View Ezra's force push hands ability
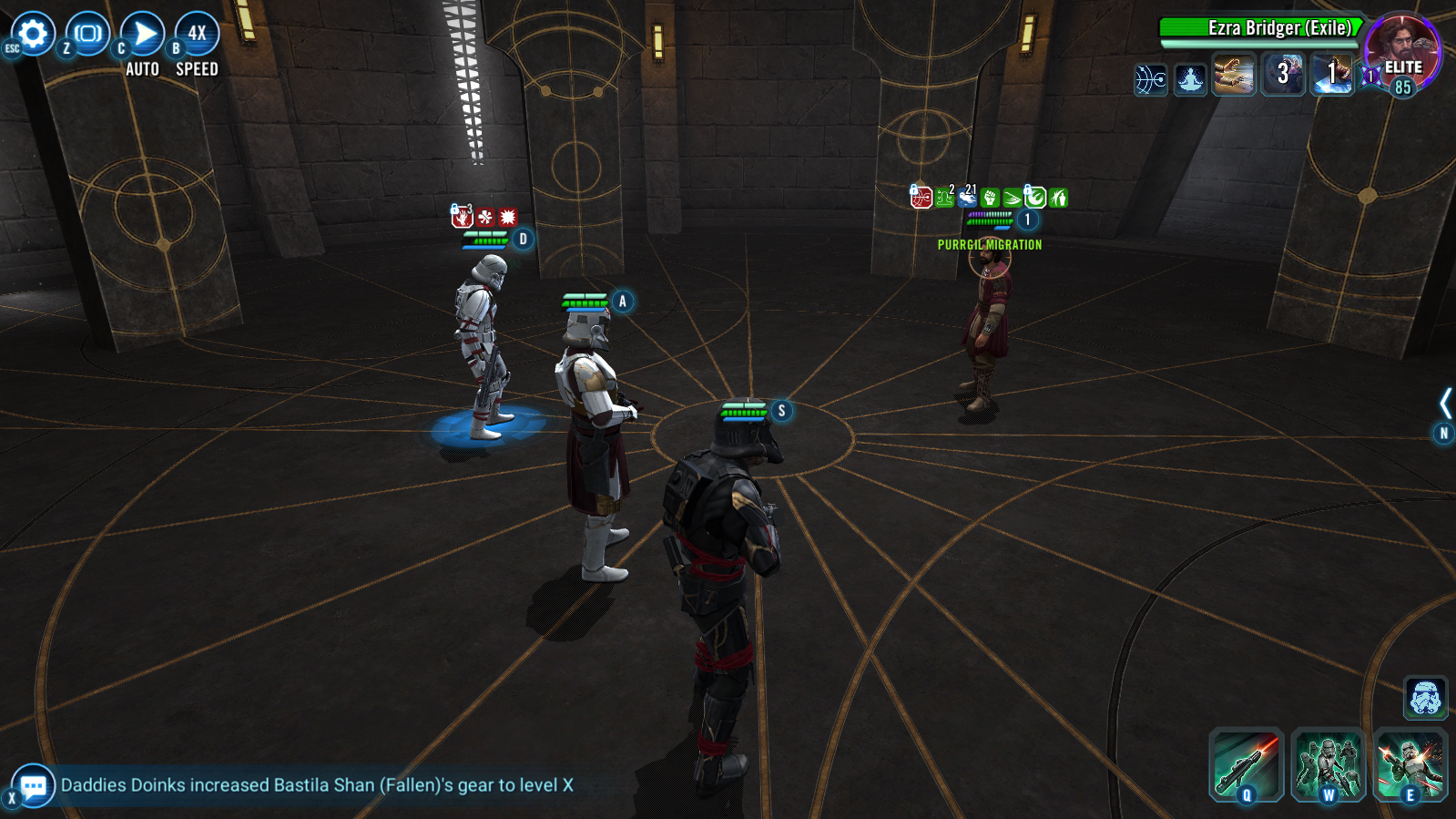 pos(1234,75)
